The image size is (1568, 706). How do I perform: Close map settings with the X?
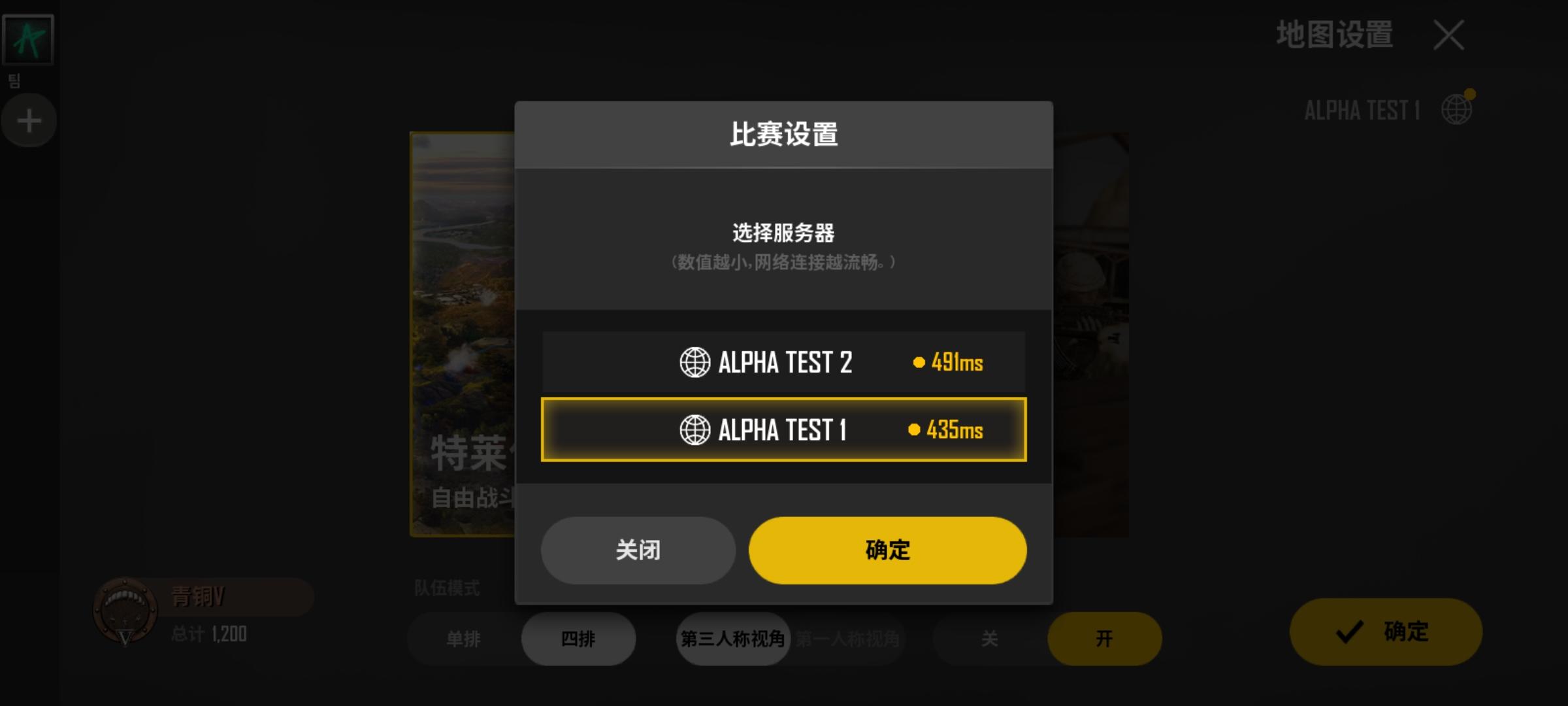[1448, 36]
